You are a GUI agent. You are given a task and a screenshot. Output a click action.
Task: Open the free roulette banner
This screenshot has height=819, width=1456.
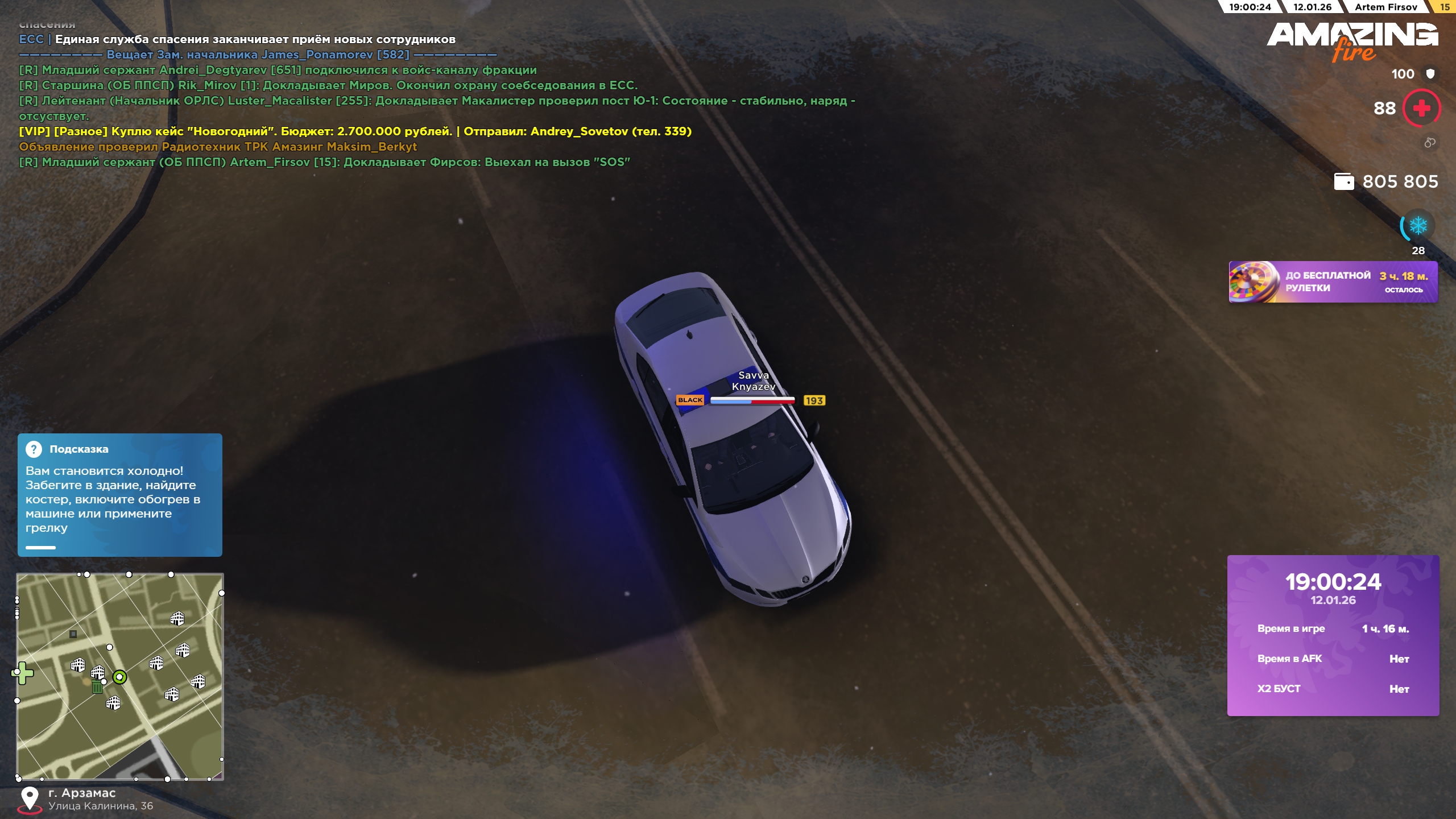click(x=1333, y=282)
